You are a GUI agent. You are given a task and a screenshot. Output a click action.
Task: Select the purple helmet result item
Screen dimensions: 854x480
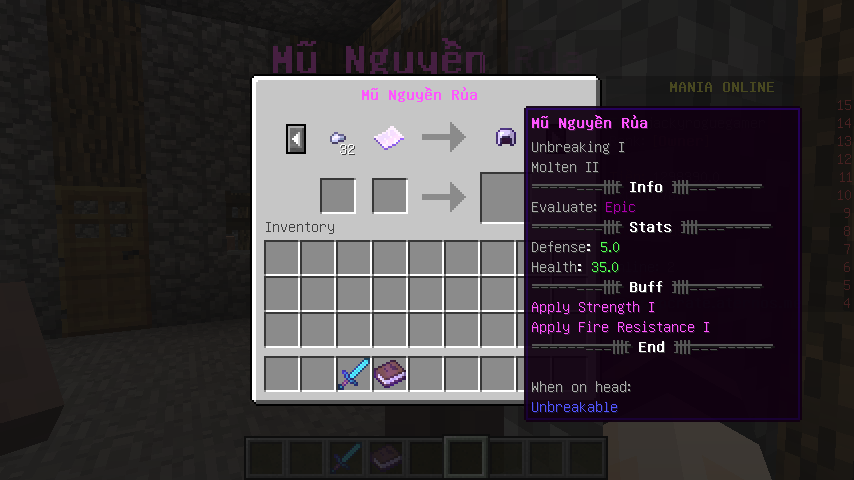(506, 138)
